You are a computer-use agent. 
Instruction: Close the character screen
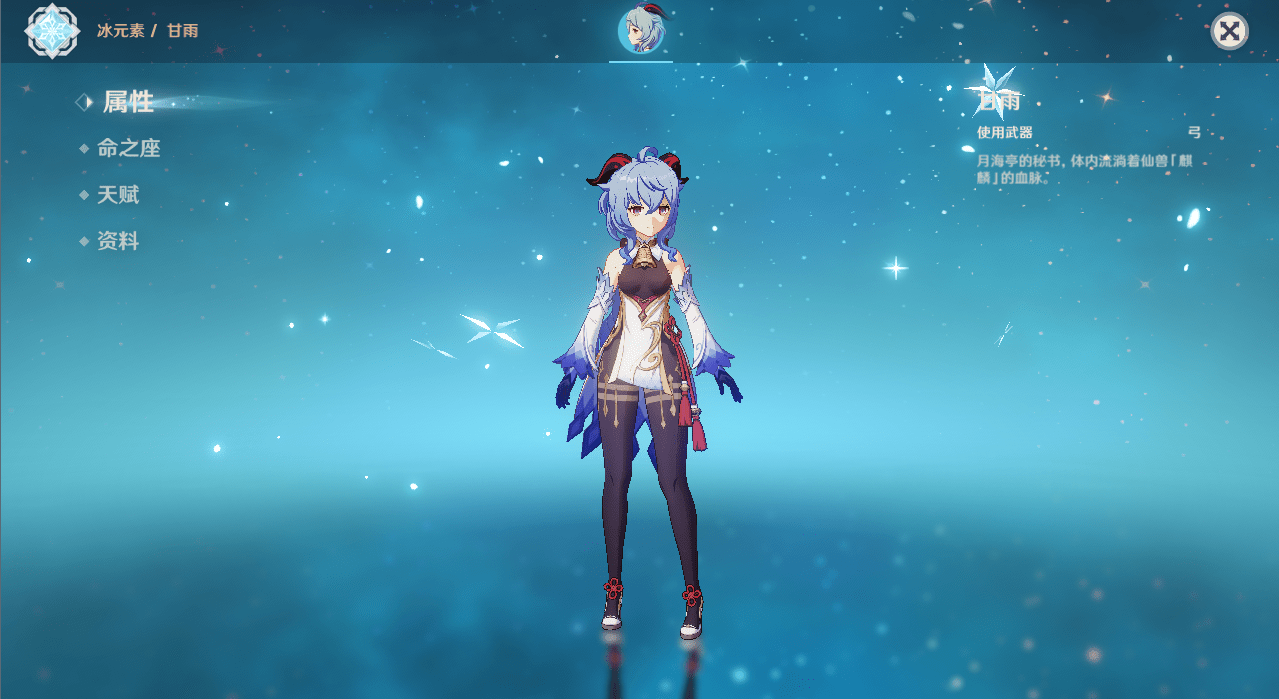[1229, 31]
